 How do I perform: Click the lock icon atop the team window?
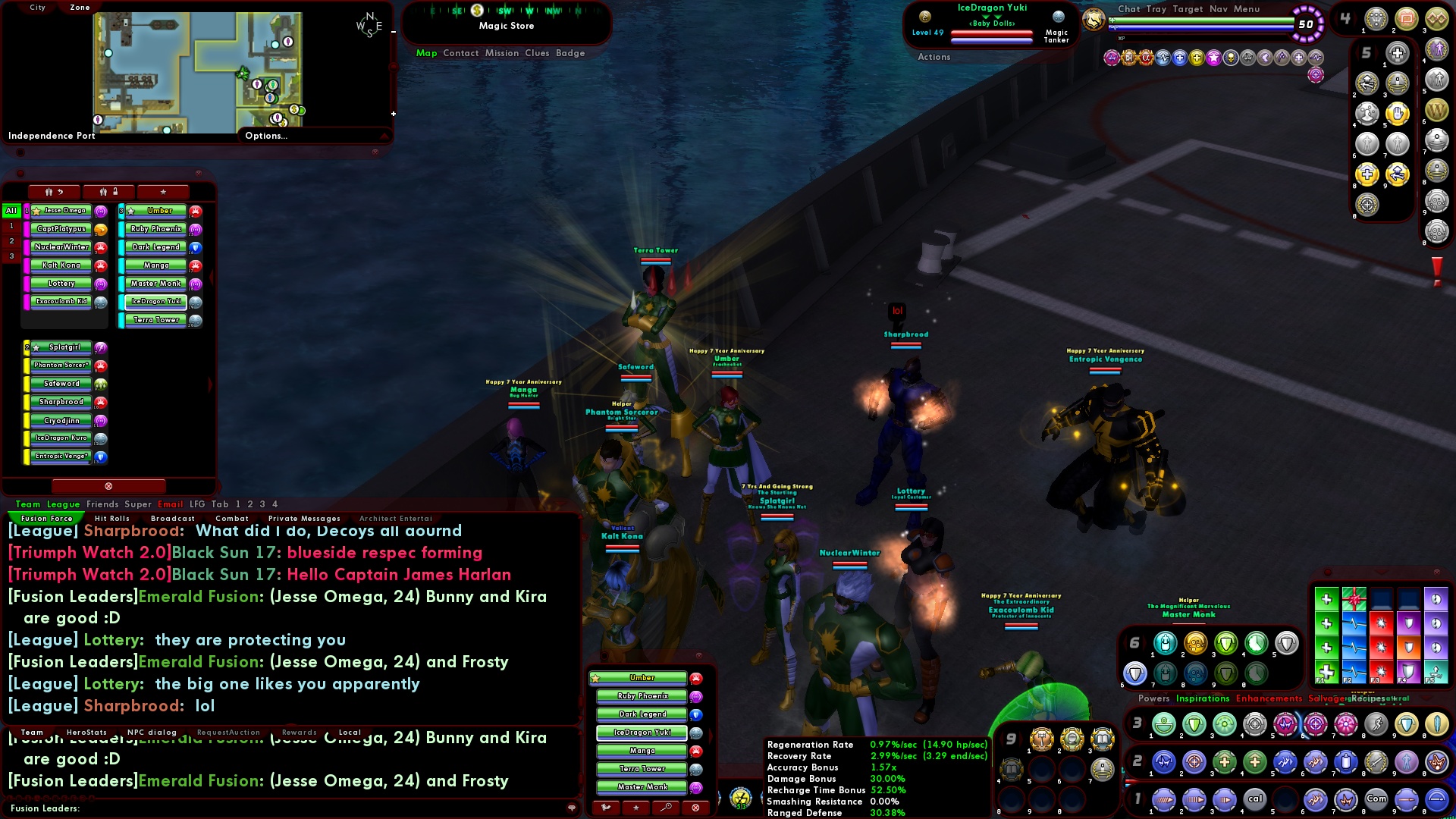click(115, 192)
